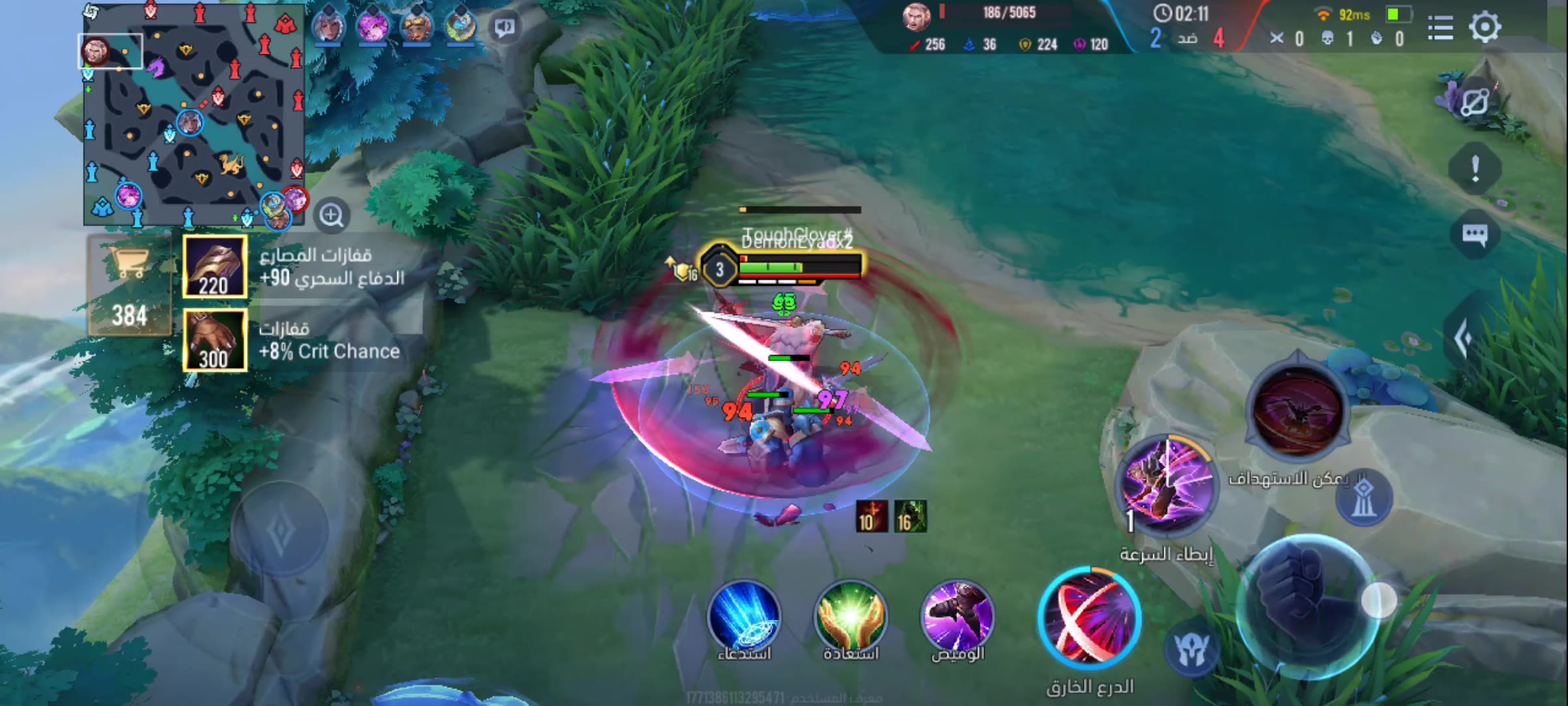Open the settings gear menu
Screen dimensions: 1568x706
coord(1484,27)
